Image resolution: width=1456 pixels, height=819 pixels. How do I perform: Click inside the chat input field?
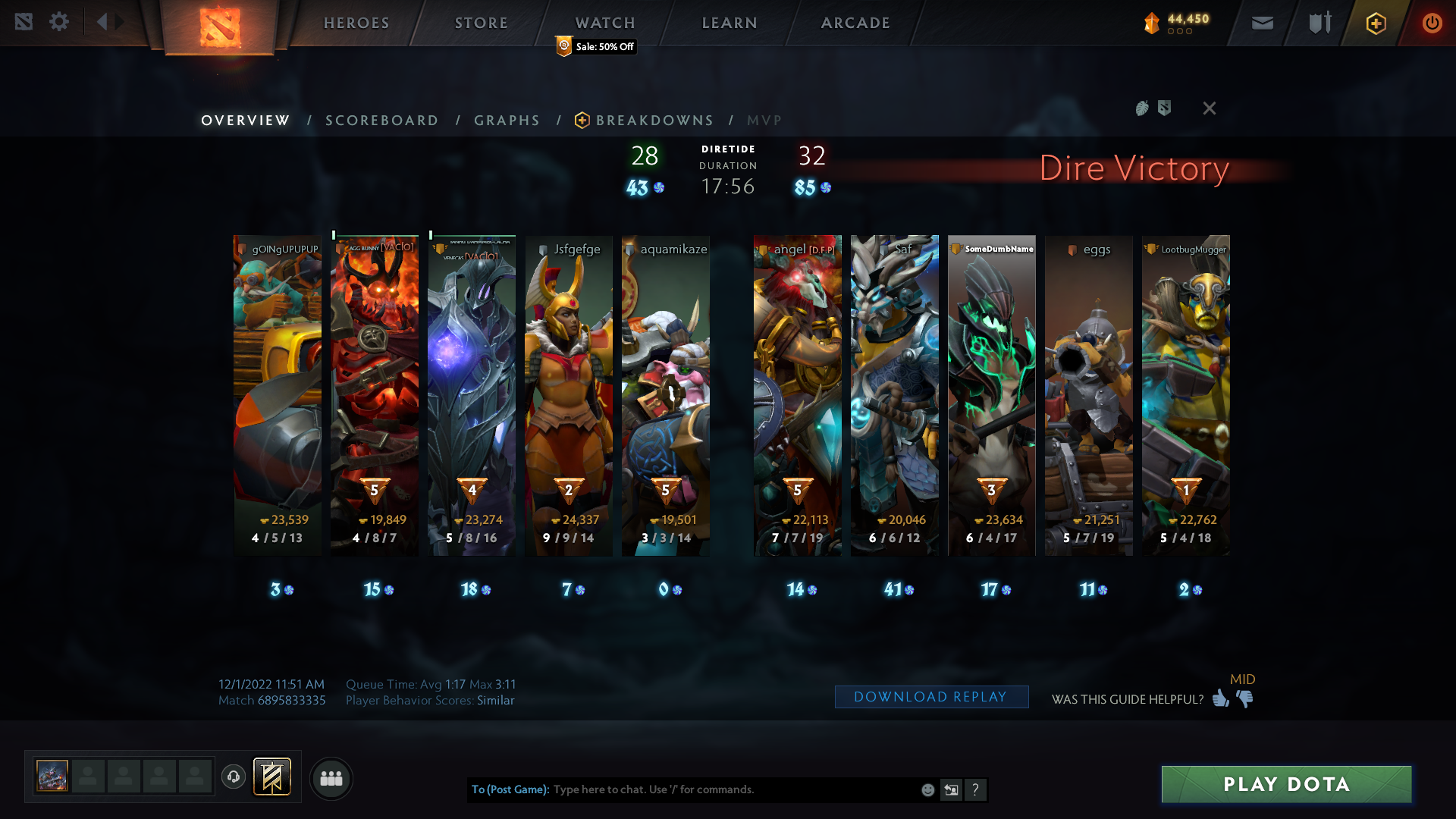point(720,789)
